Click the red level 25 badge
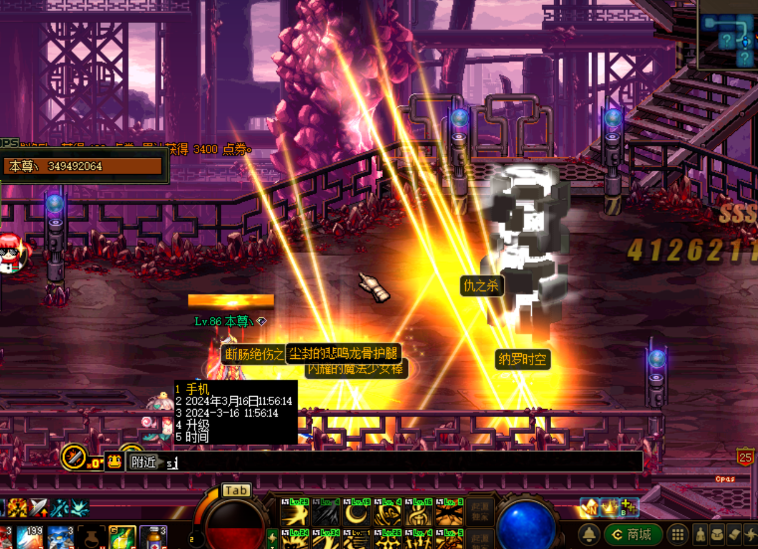Viewport: 758px width, 549px height. click(745, 458)
